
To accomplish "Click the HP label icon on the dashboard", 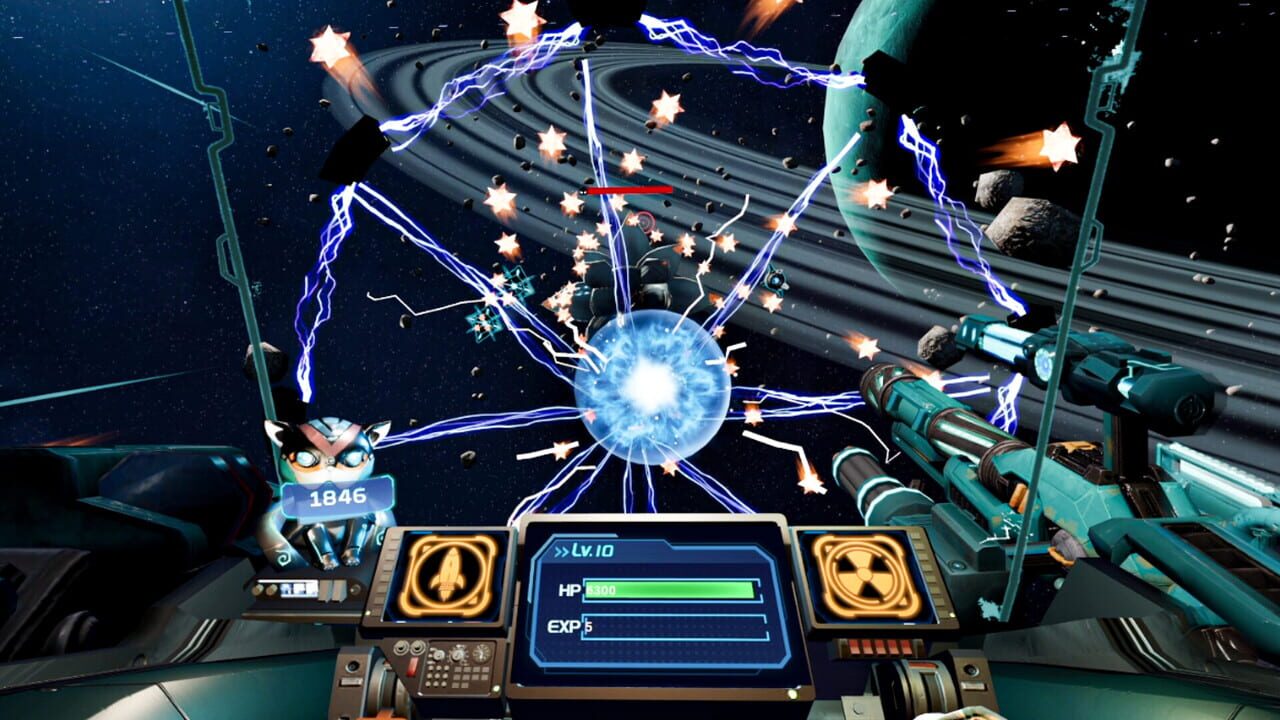I will 568,589.
